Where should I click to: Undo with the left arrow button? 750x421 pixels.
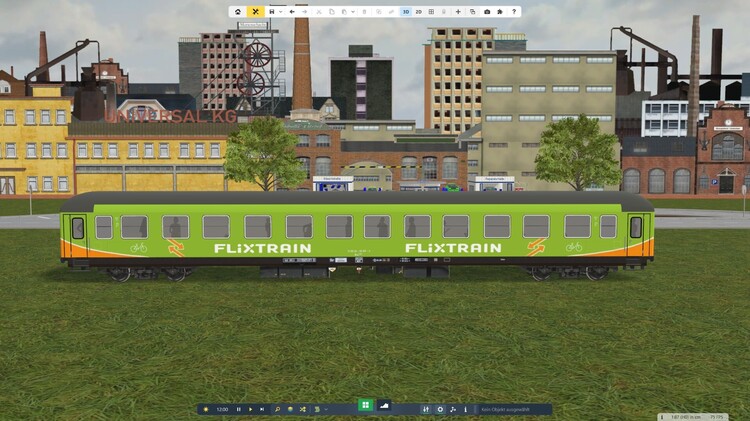tap(291, 12)
